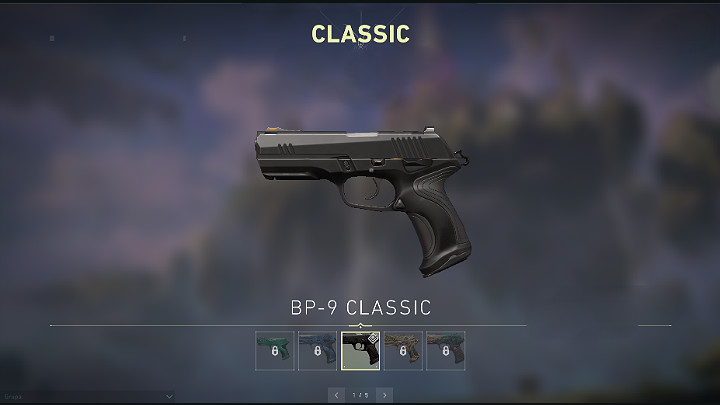Select the locked green Classic skin
This screenshot has width=720, height=405.
coord(274,351)
